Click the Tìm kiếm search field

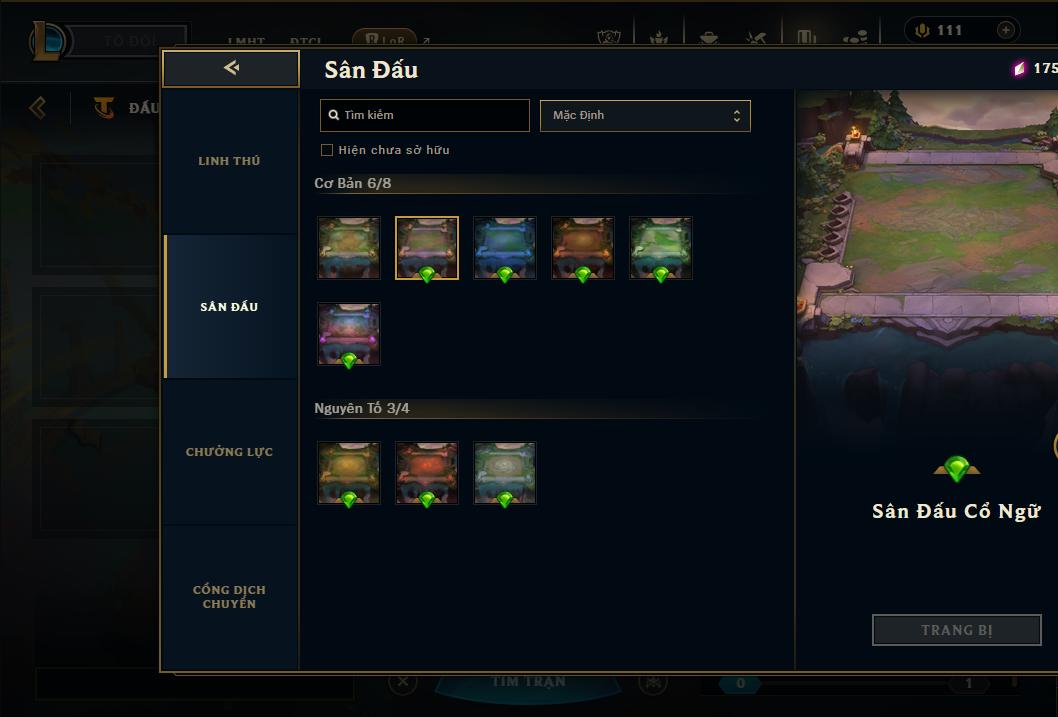tap(425, 115)
